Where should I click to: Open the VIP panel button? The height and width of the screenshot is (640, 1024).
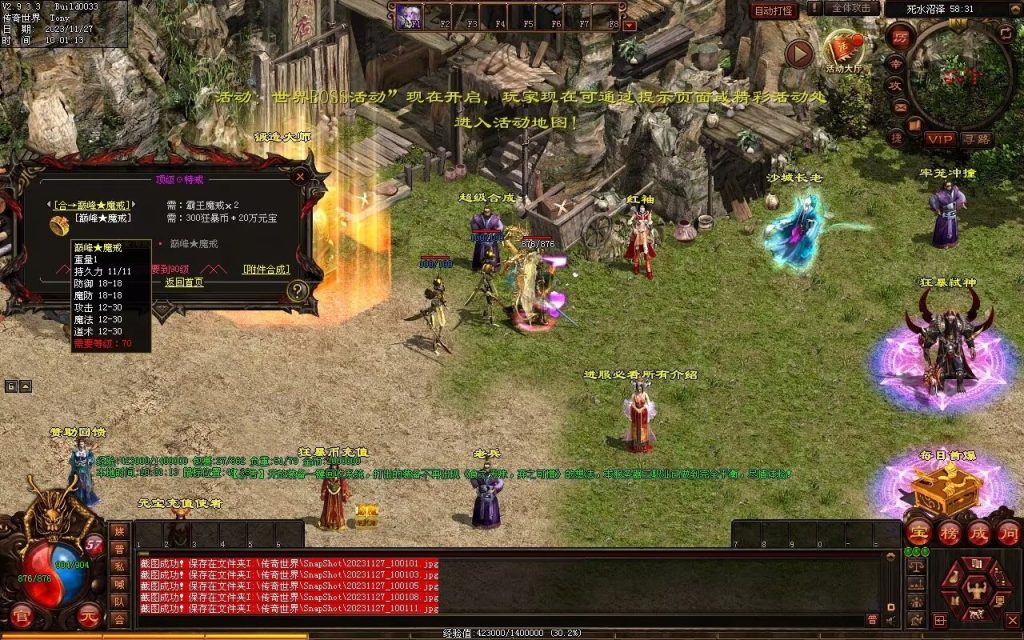(x=939, y=138)
